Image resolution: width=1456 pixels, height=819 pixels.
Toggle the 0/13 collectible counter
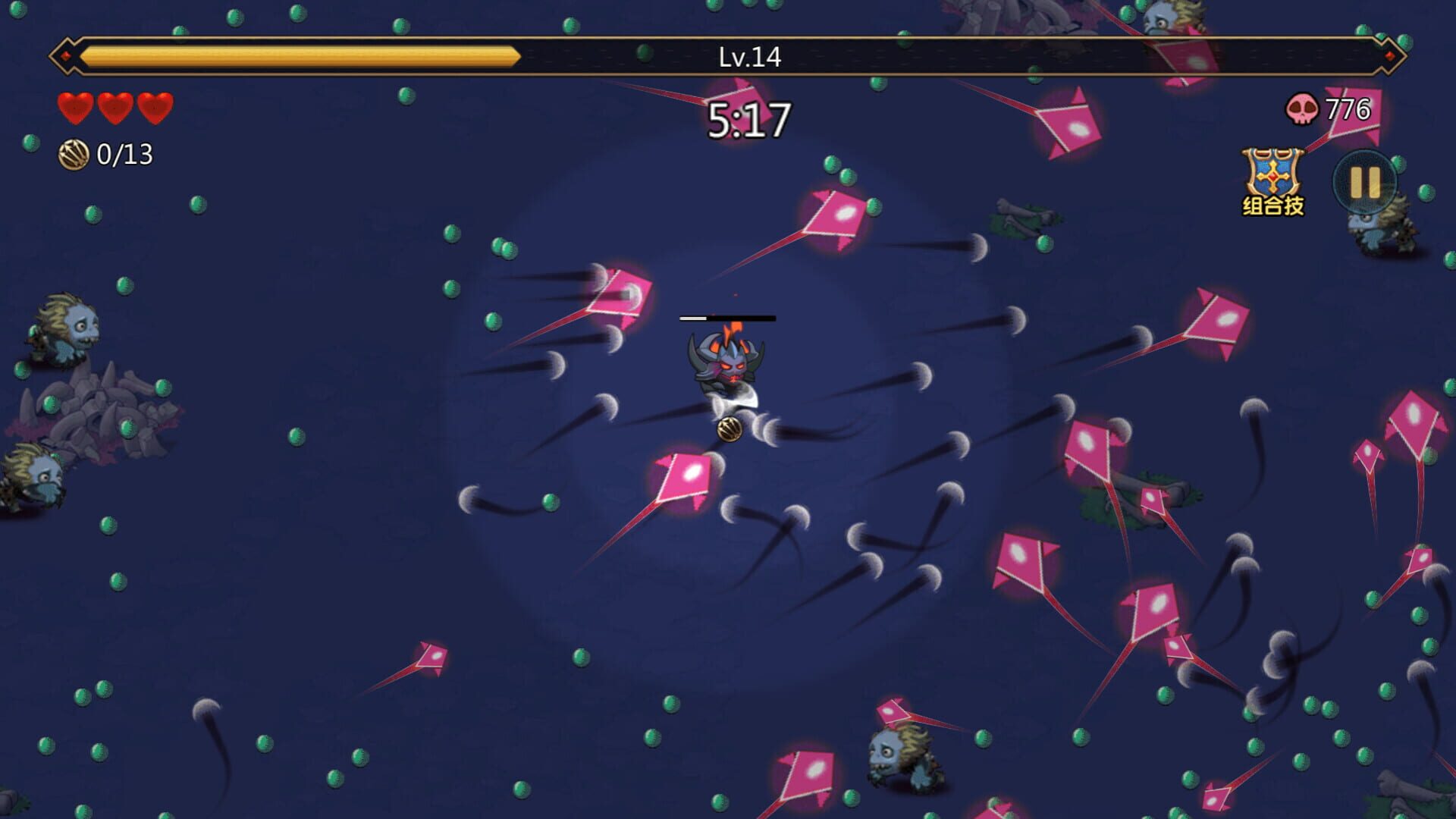124,155
